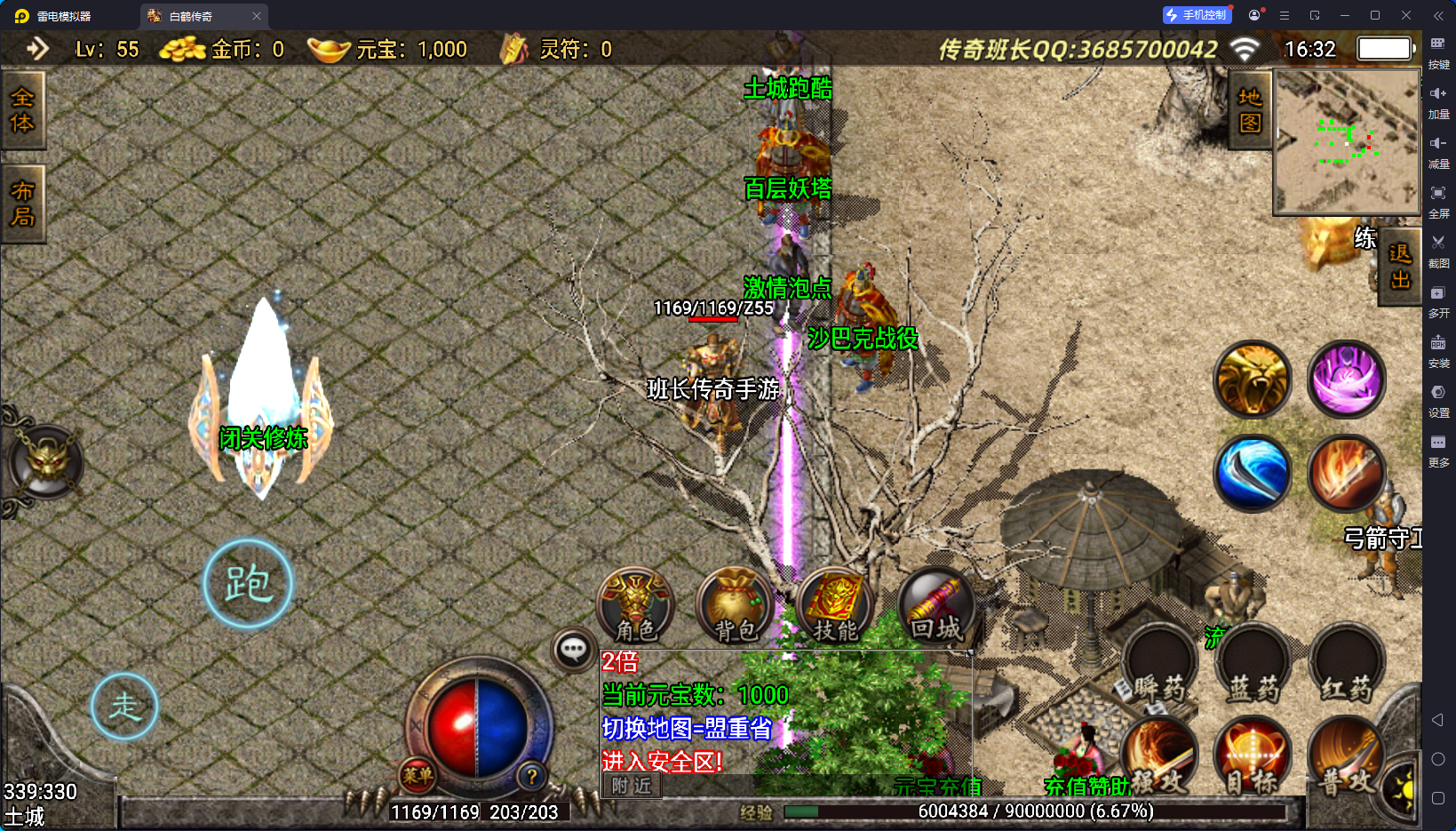
Task: Select the 全体 attack mode button
Action: coord(22,110)
